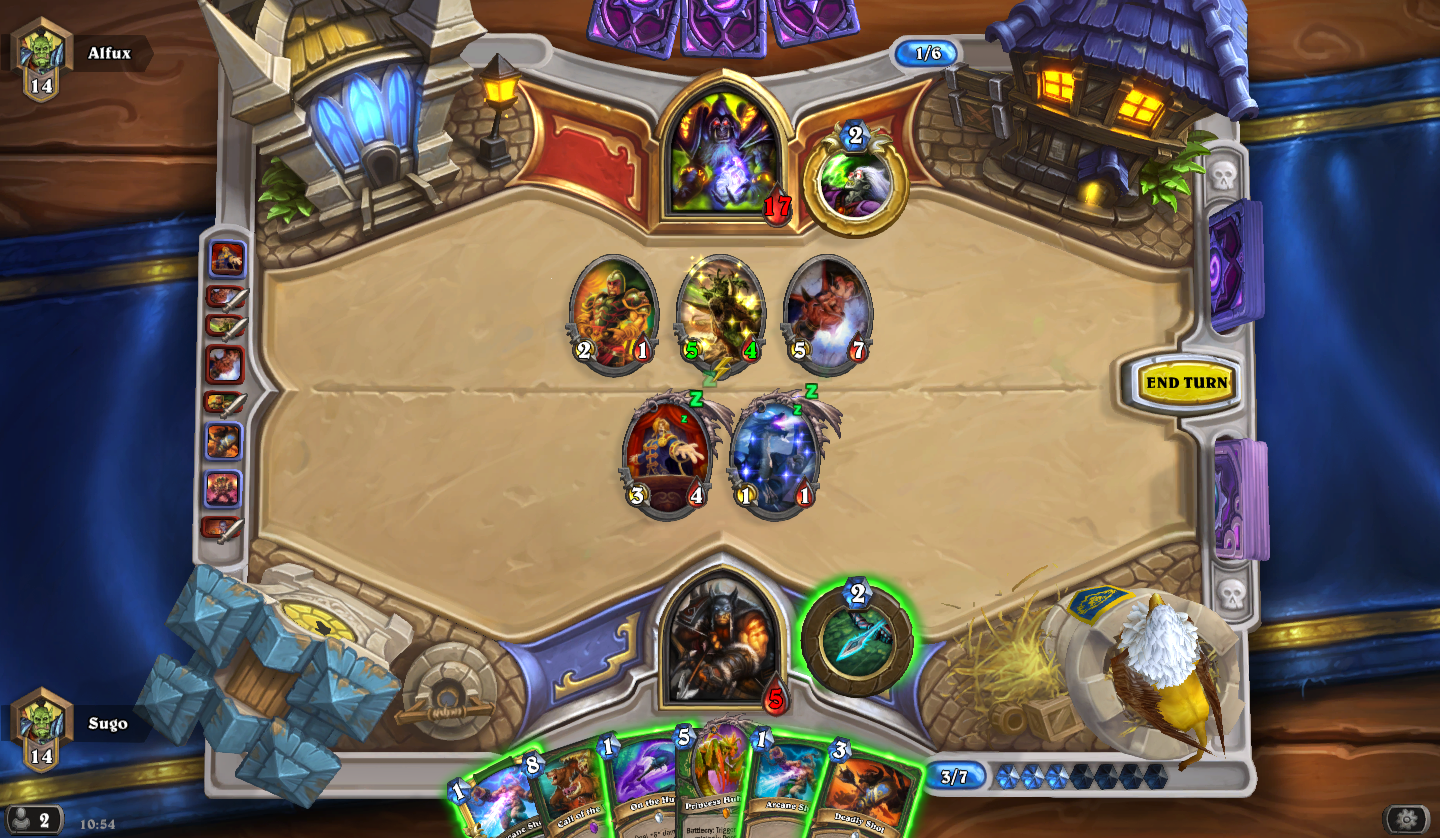
Task: Target the enemy warlock hero portrait
Action: pyautogui.click(x=724, y=155)
